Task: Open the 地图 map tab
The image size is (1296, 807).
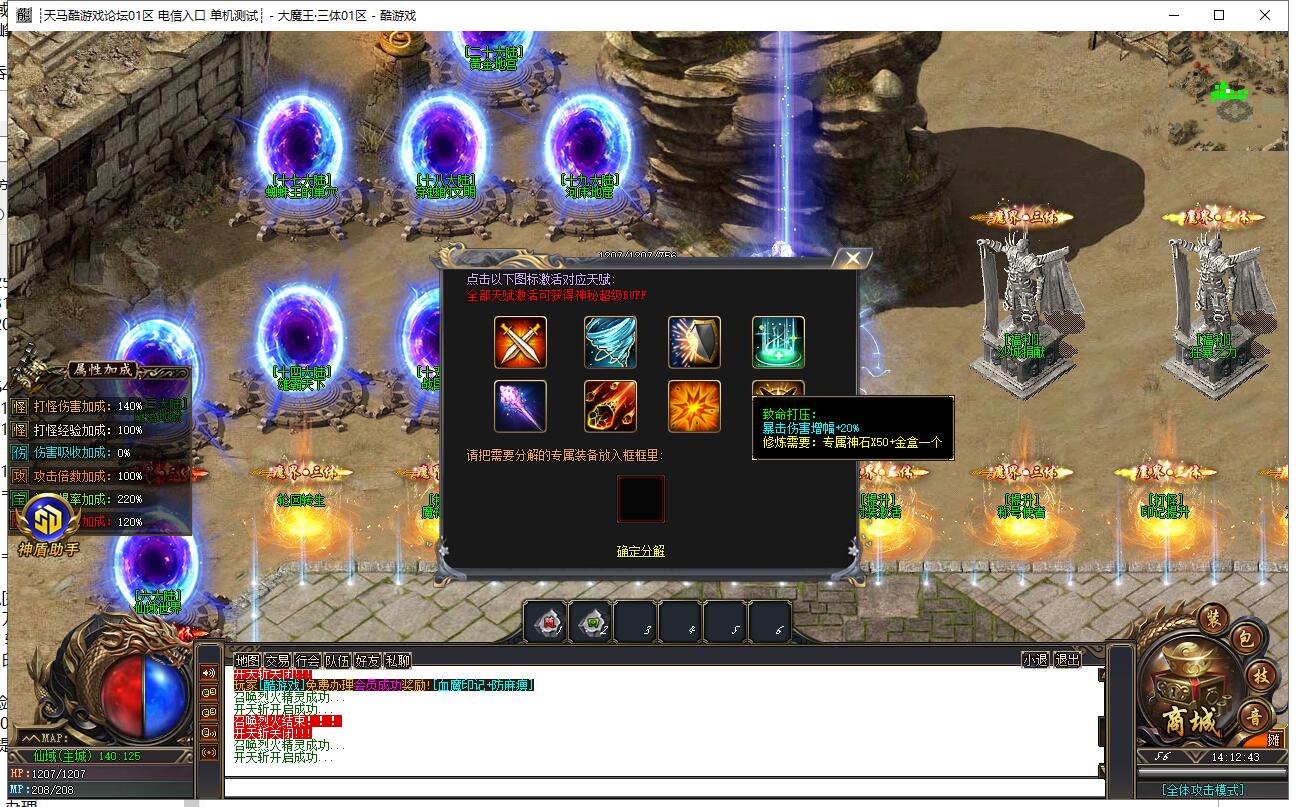Action: (247, 660)
